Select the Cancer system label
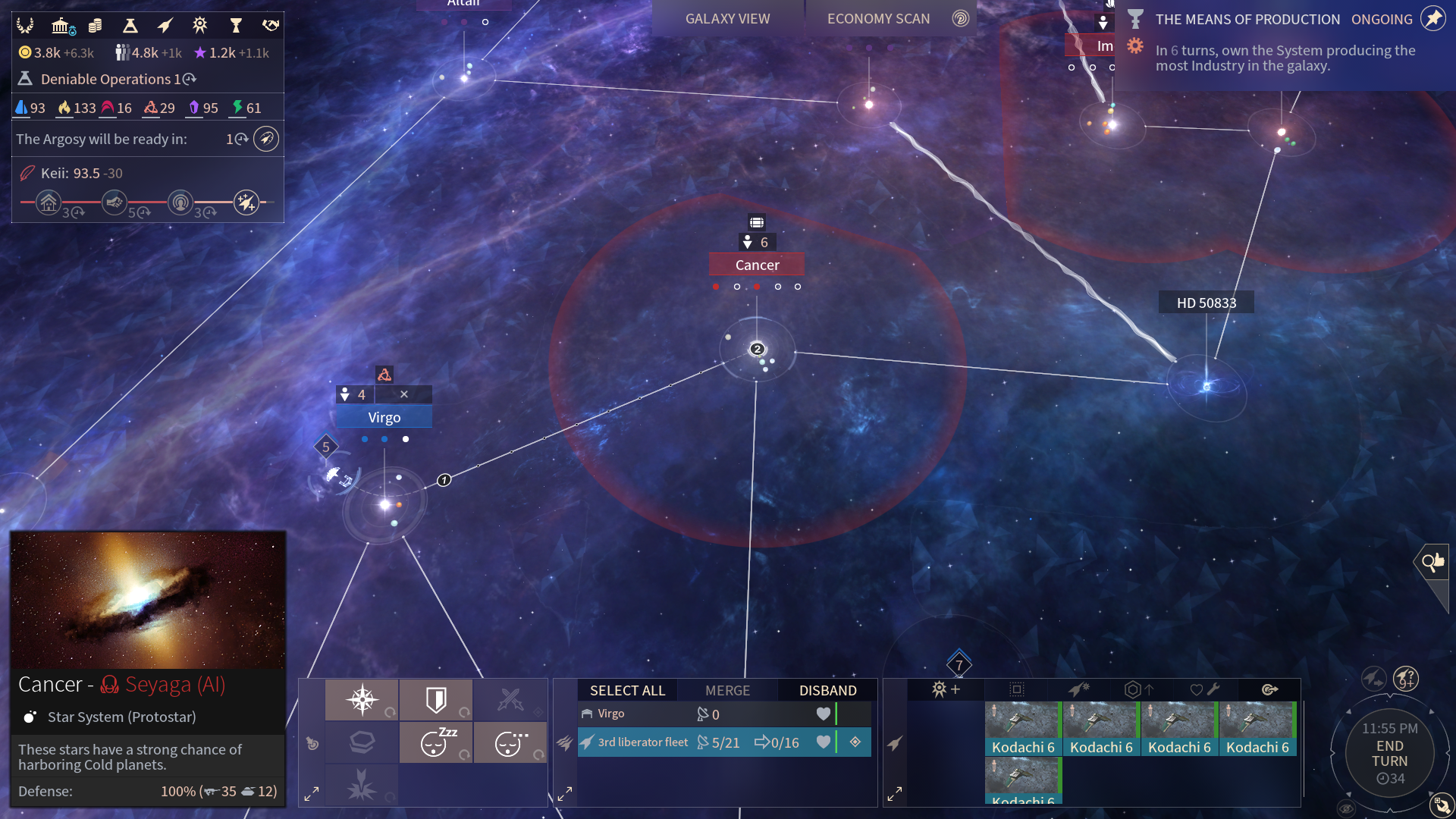This screenshot has height=819, width=1456. pyautogui.click(x=757, y=265)
